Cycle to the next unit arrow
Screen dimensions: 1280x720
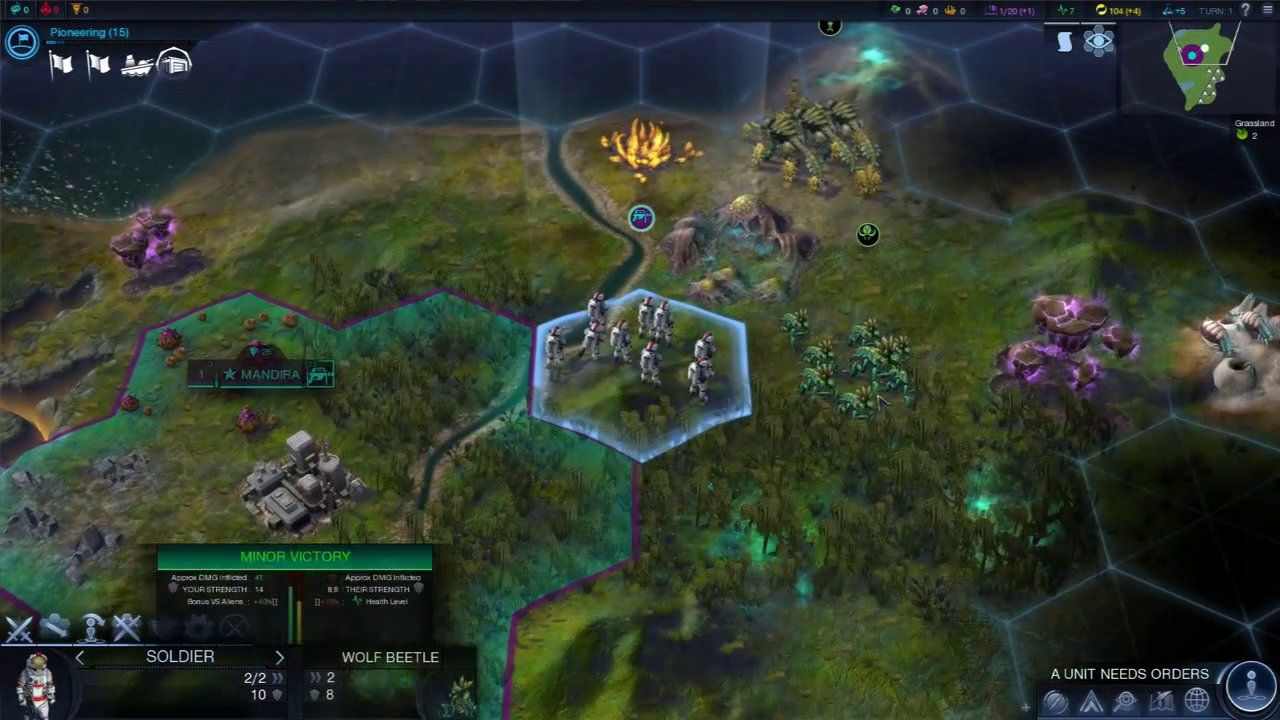[279, 657]
